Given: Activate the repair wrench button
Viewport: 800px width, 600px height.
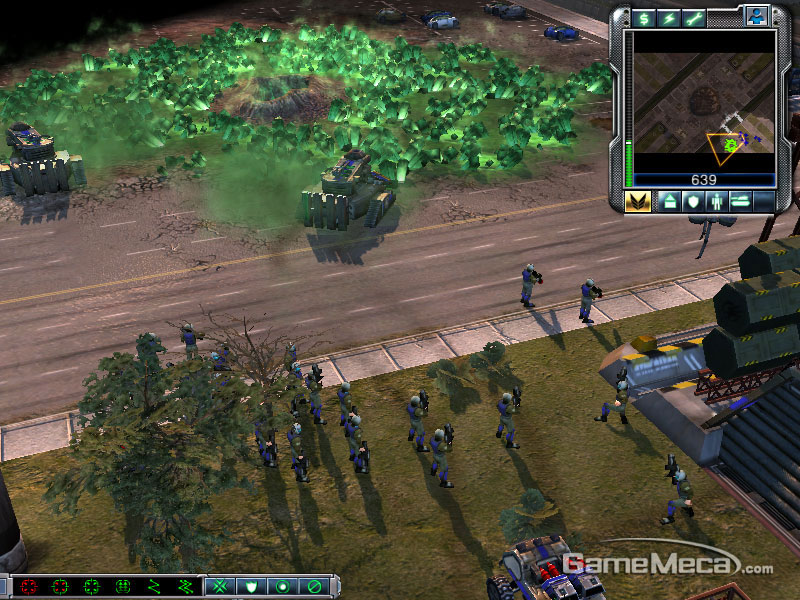Looking at the screenshot, I should coord(694,18).
